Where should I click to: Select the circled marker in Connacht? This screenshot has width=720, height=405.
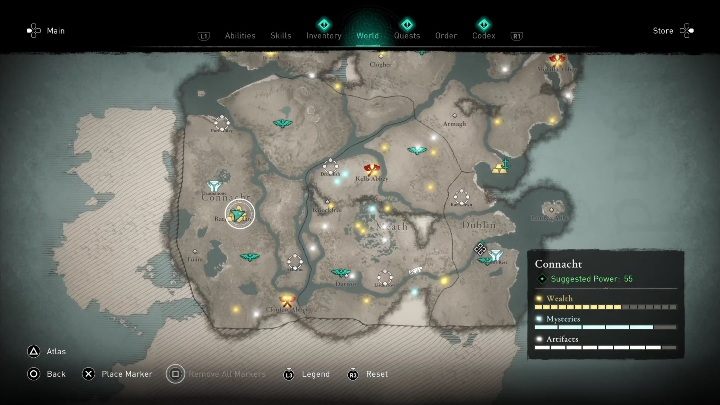point(240,213)
